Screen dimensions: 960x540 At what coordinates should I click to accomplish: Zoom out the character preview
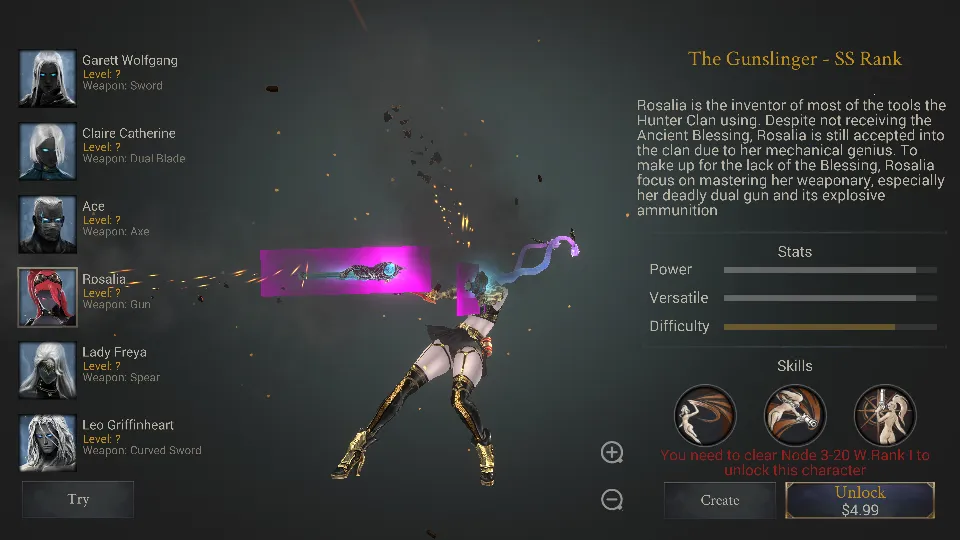tap(612, 499)
